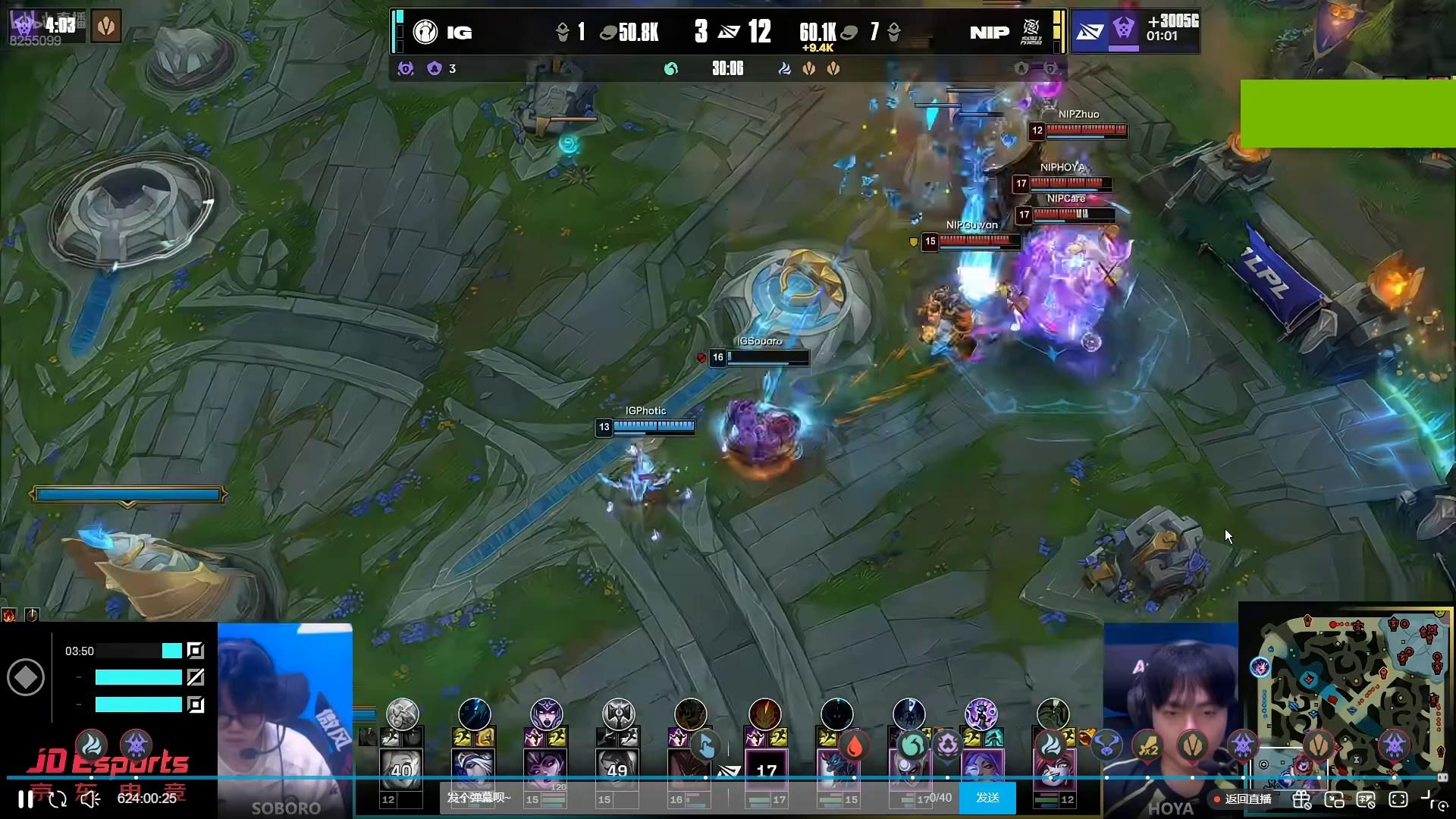Toggle the 字 danmaku display icon
The image size is (1456, 819).
(x=1366, y=799)
